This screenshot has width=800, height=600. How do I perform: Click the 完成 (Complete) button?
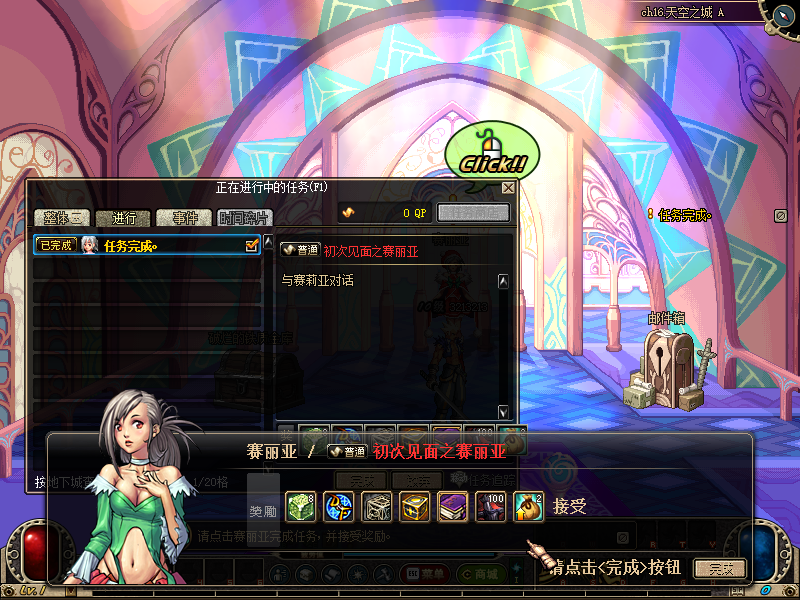coord(720,569)
